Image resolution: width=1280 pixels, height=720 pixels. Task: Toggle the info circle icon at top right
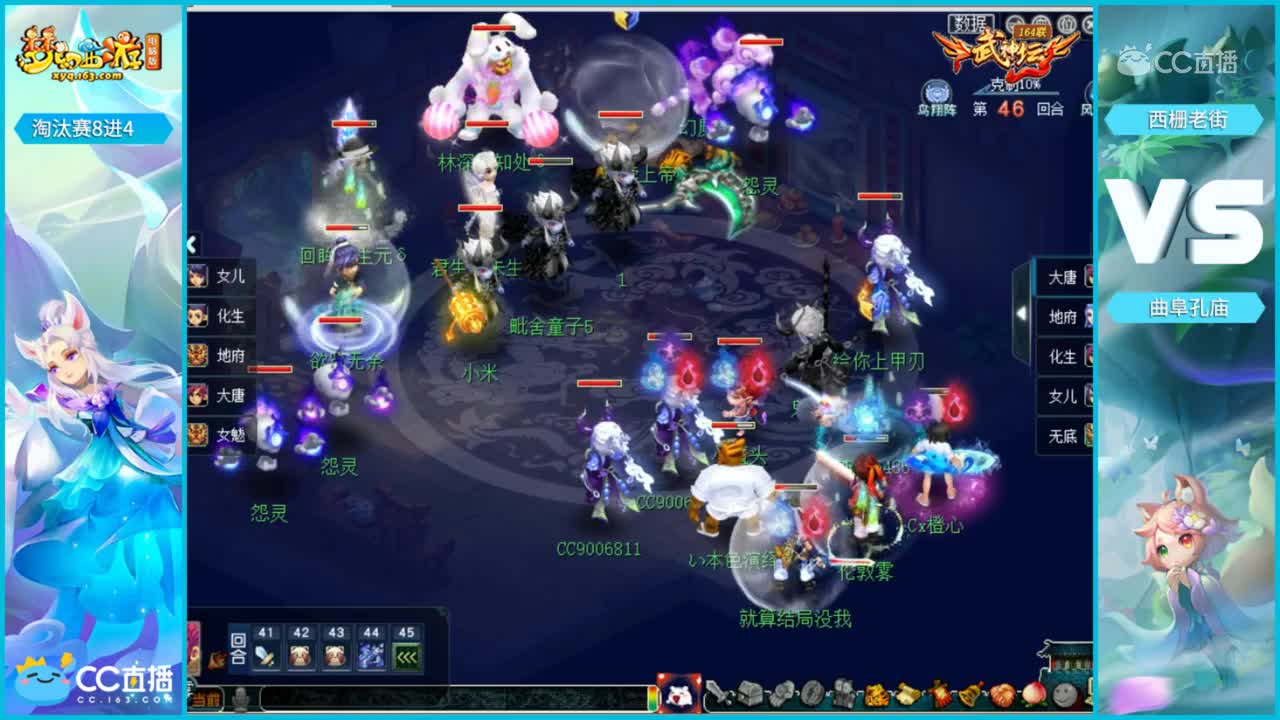point(1066,23)
